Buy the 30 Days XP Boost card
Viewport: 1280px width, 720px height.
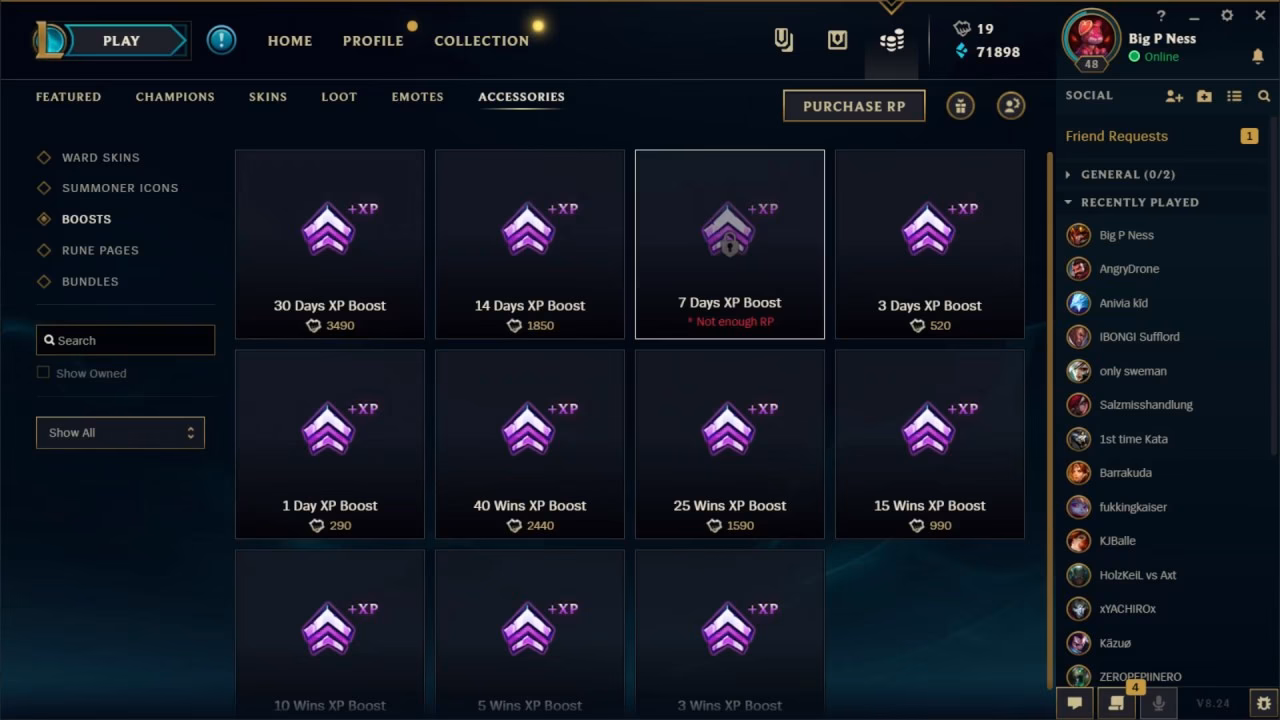pos(329,244)
